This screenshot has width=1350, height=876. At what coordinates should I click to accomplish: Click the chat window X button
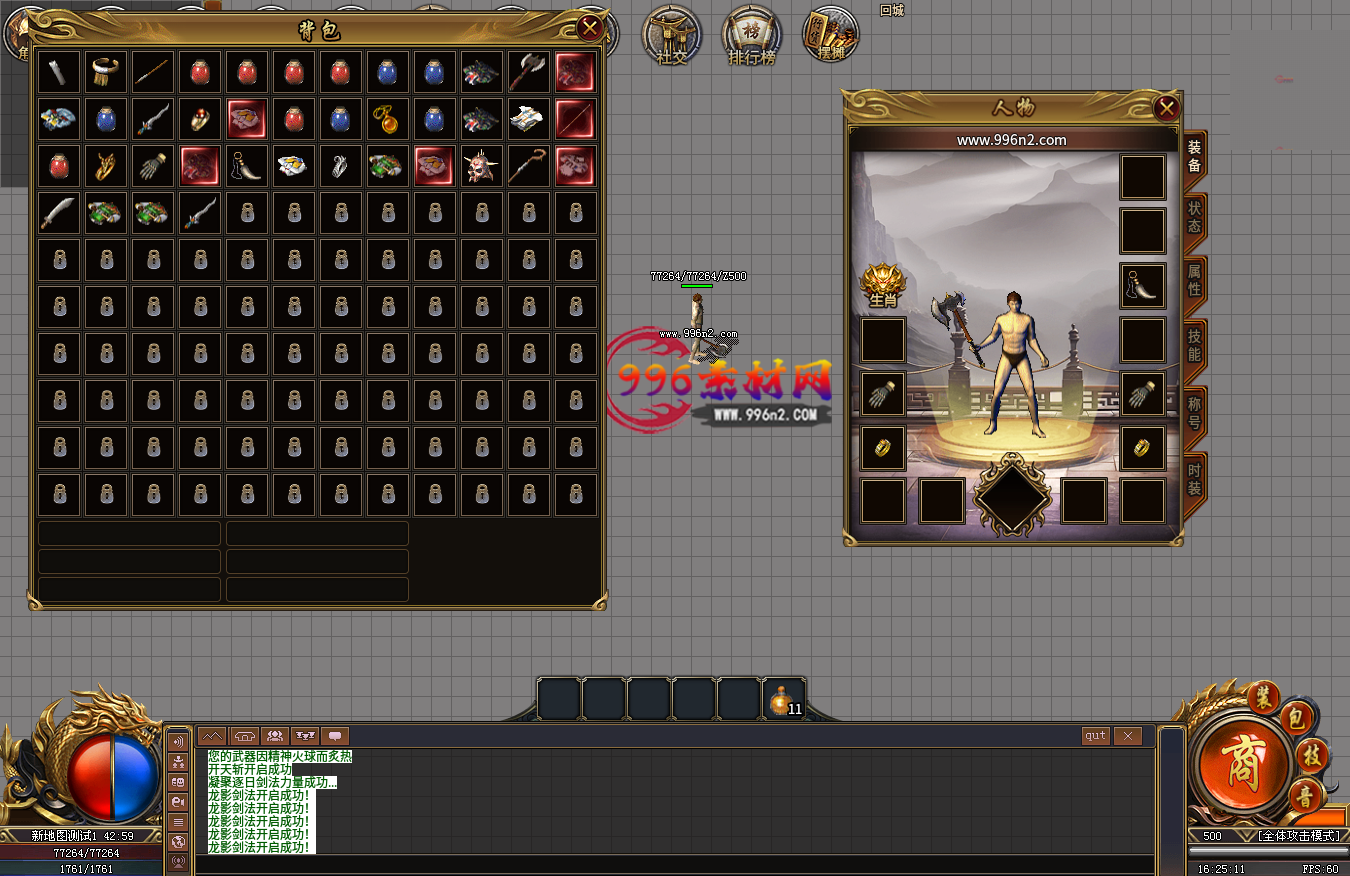tap(1127, 736)
